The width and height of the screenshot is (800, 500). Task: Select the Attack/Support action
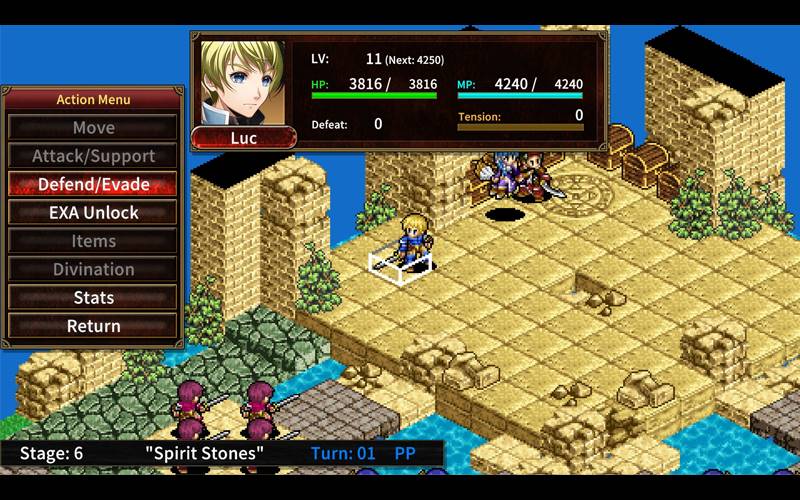click(x=93, y=156)
